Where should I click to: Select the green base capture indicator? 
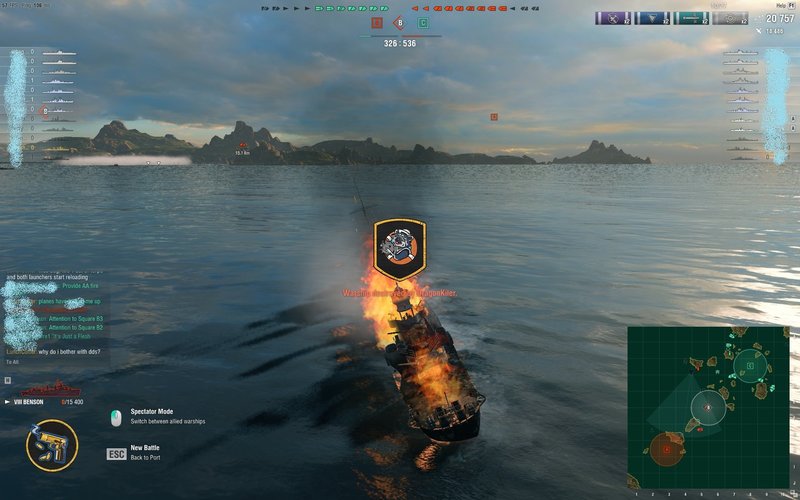tap(423, 22)
